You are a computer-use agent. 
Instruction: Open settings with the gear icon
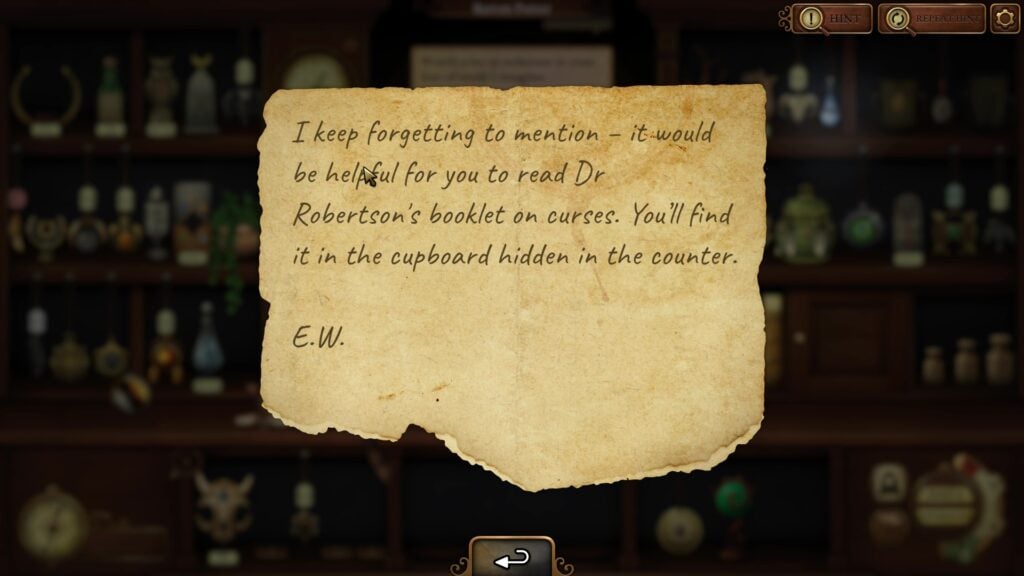coord(1004,18)
